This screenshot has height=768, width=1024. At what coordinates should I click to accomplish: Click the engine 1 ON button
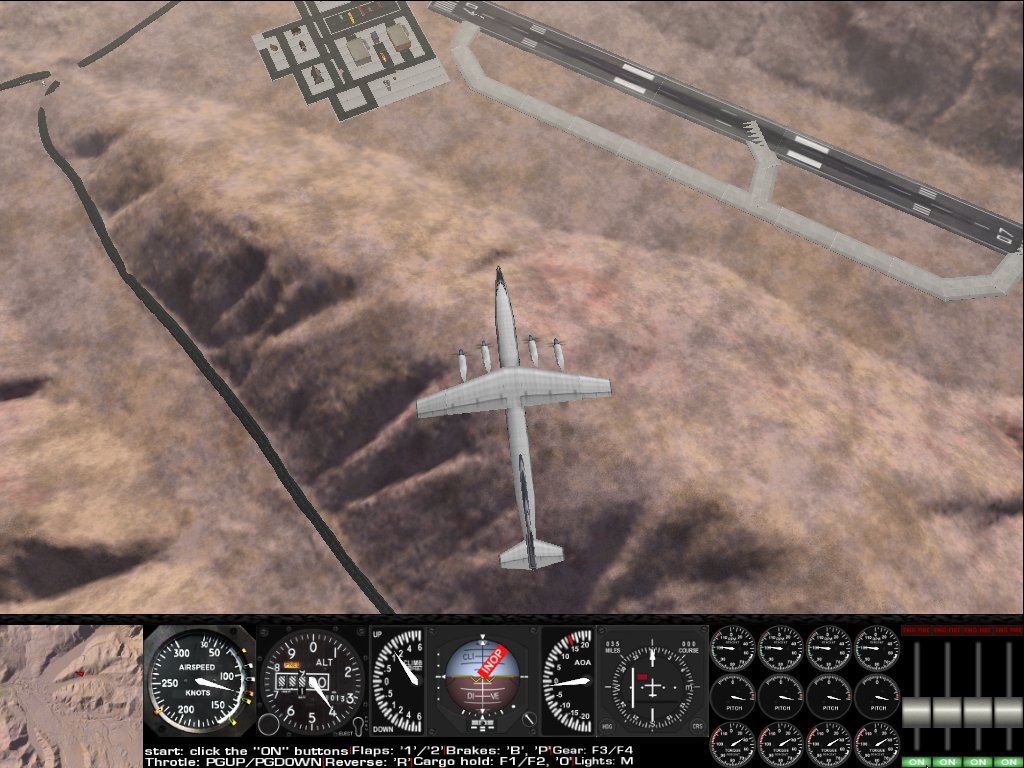[x=917, y=761]
